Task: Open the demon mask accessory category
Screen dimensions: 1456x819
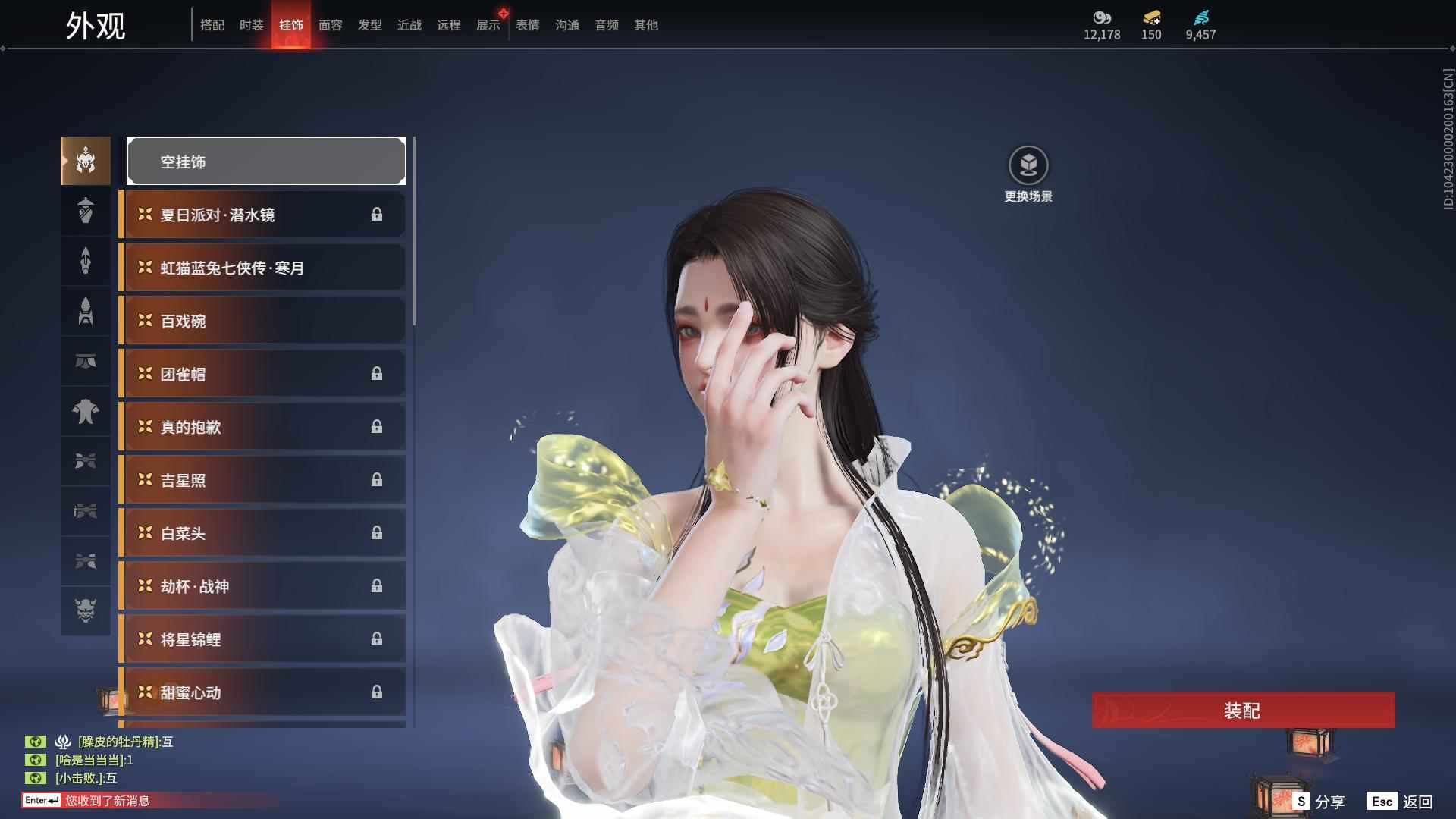Action: [x=86, y=610]
